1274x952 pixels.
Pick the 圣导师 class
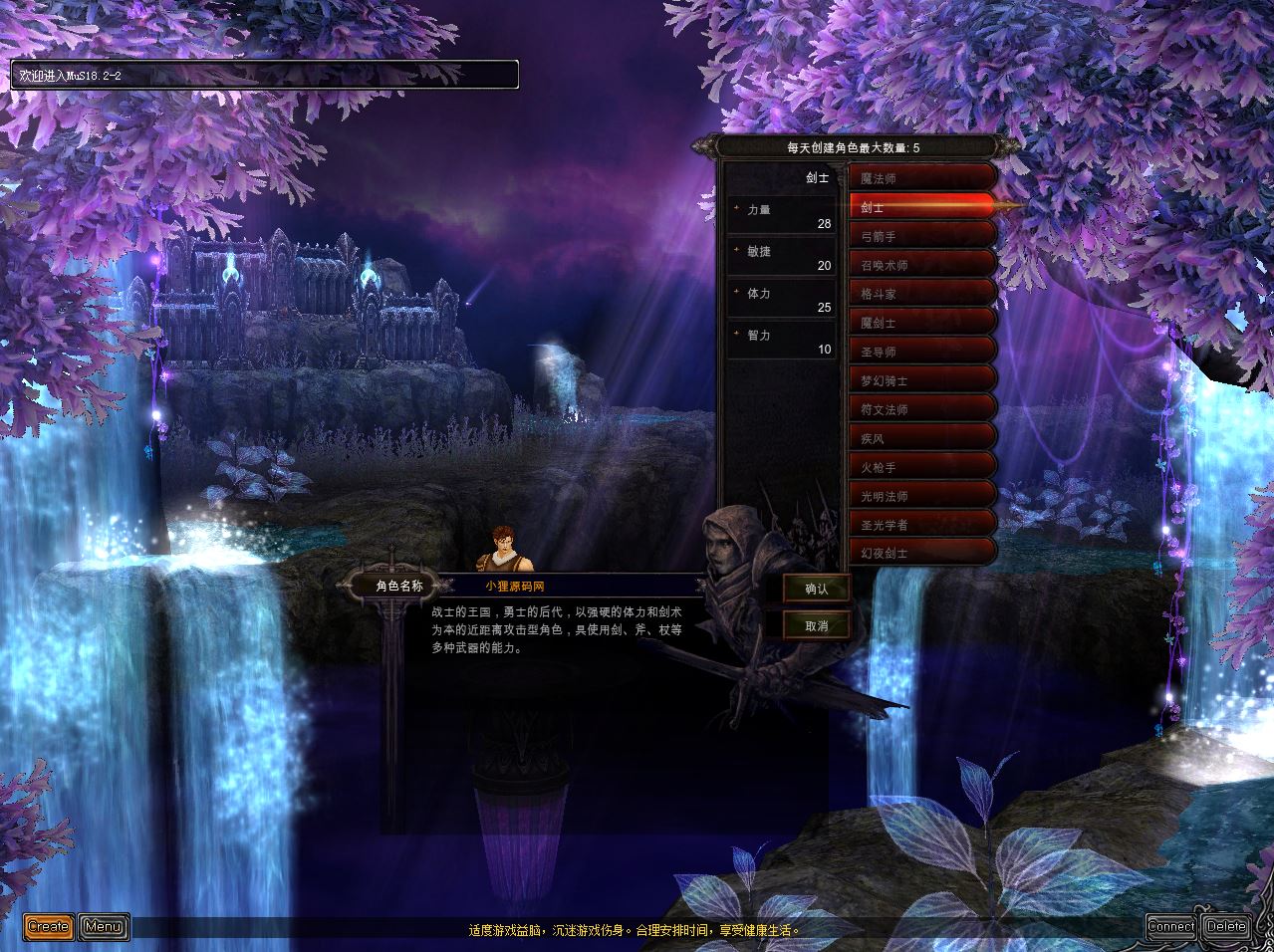(x=921, y=352)
